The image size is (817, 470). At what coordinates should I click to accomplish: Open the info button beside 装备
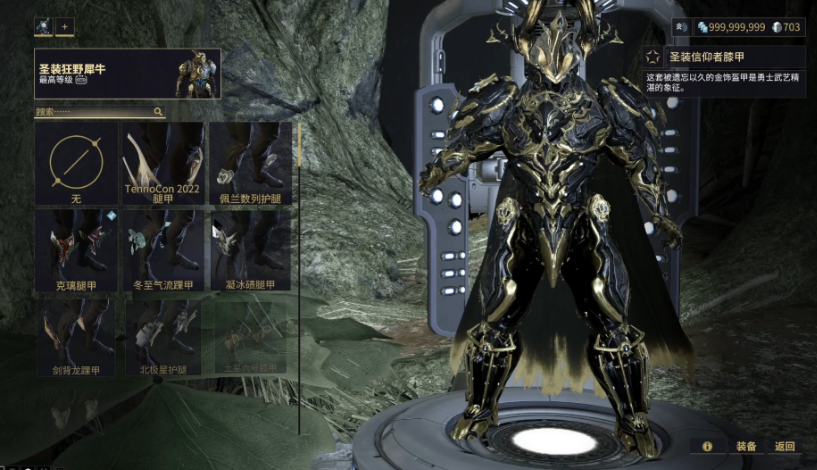707,446
